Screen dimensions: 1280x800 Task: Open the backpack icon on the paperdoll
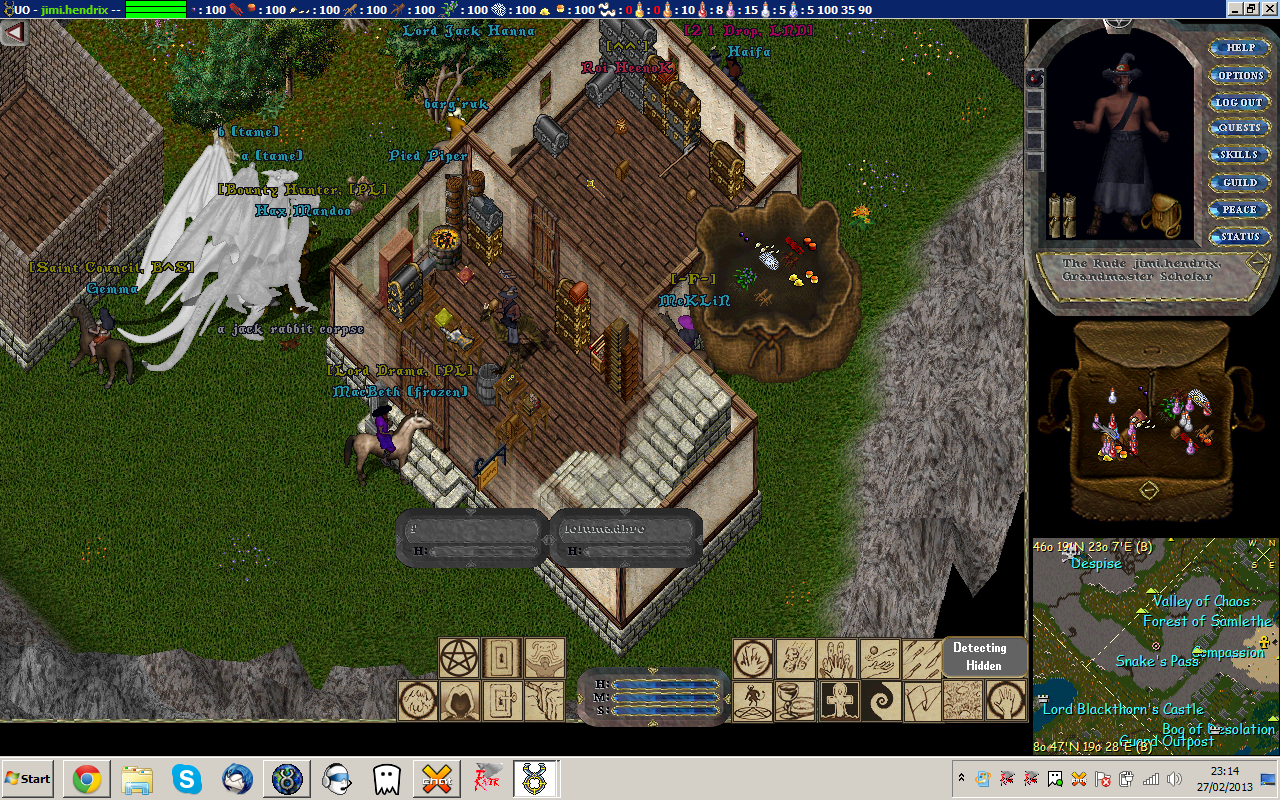(1161, 214)
